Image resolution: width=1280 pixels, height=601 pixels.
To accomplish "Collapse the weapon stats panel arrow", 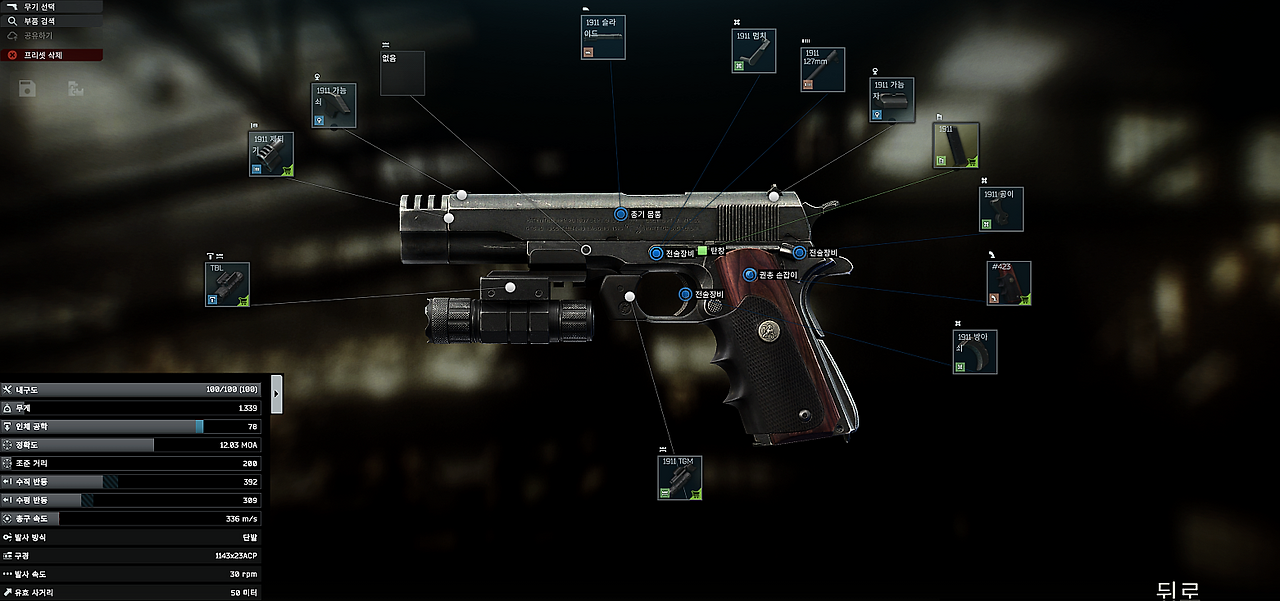I will coord(277,394).
